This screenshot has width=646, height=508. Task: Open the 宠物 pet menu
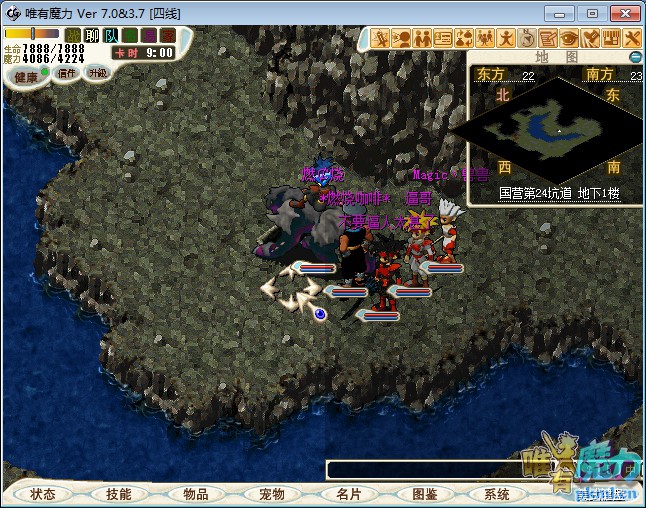272,494
